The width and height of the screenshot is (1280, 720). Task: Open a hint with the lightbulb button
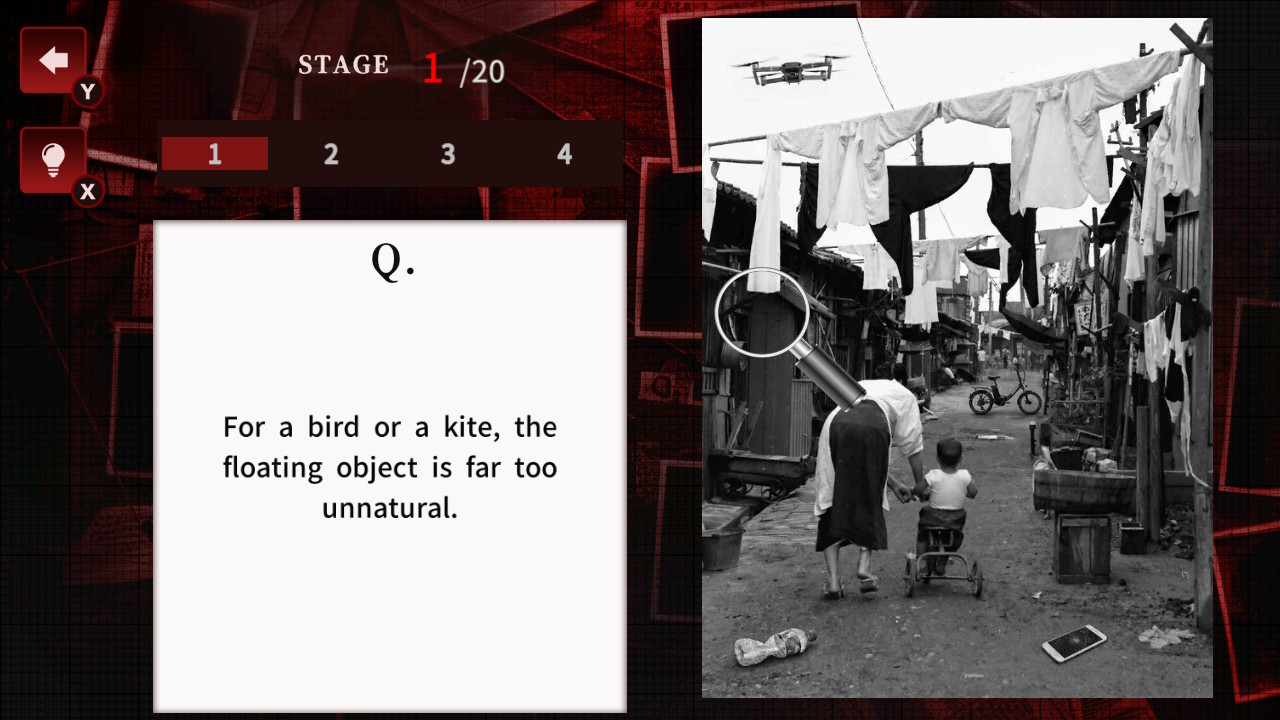click(x=52, y=159)
